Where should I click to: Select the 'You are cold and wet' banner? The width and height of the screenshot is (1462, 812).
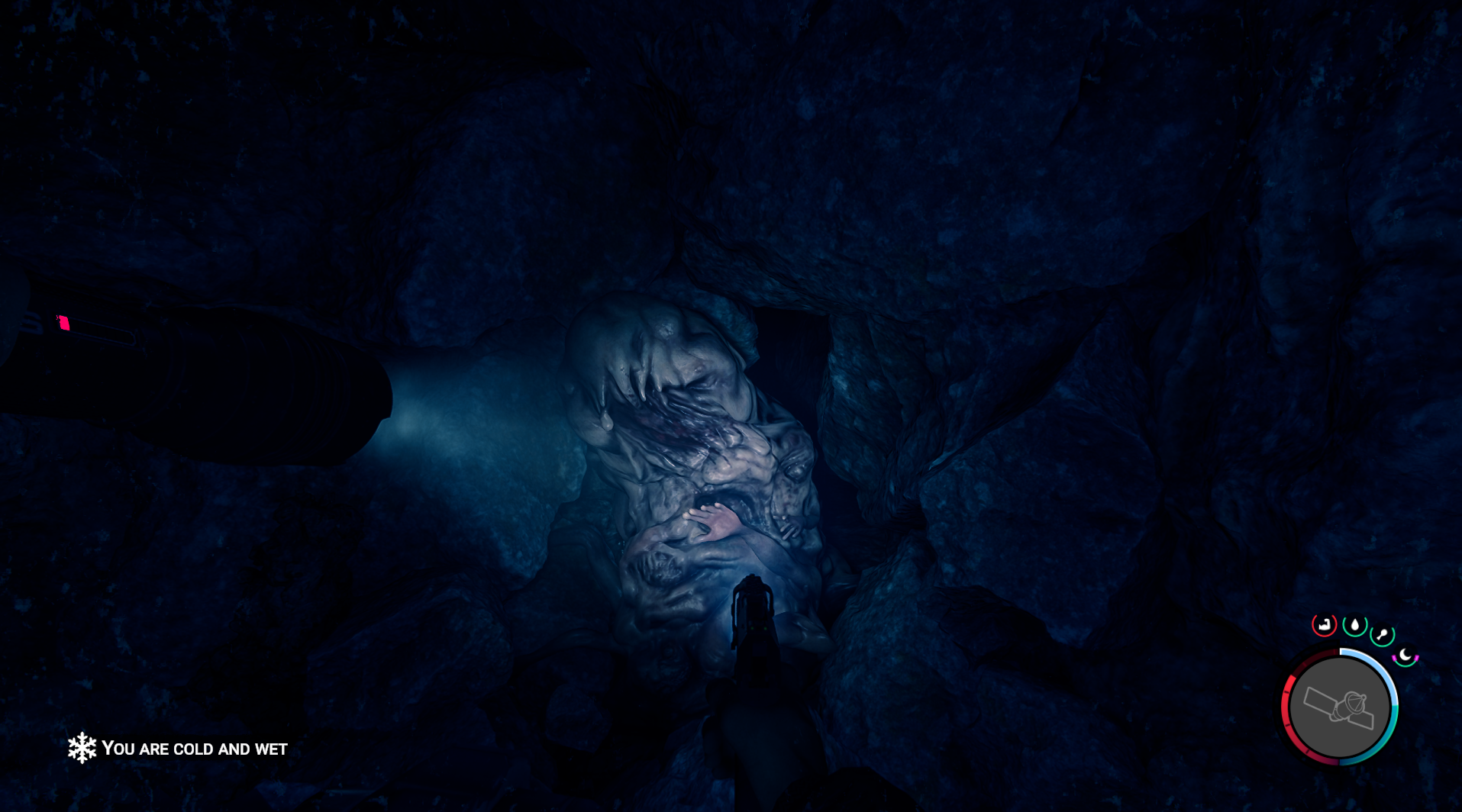pyautogui.click(x=195, y=749)
